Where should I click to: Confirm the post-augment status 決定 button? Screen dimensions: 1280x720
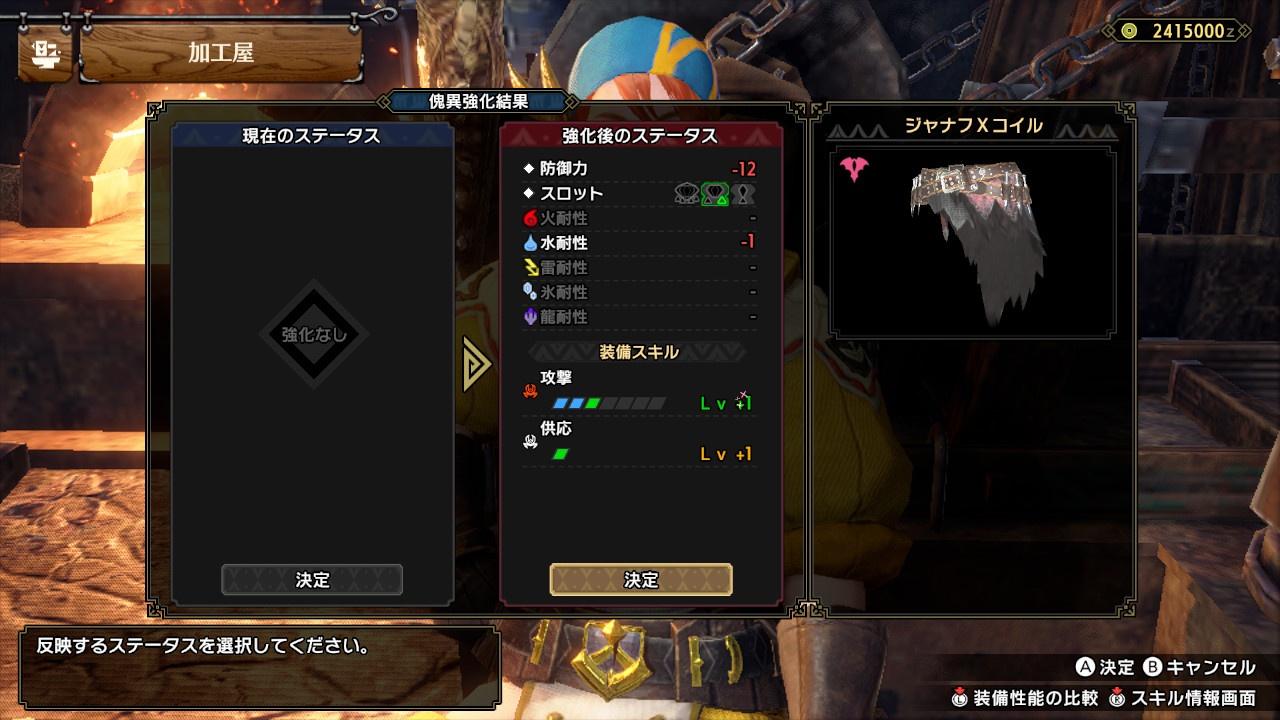[641, 580]
